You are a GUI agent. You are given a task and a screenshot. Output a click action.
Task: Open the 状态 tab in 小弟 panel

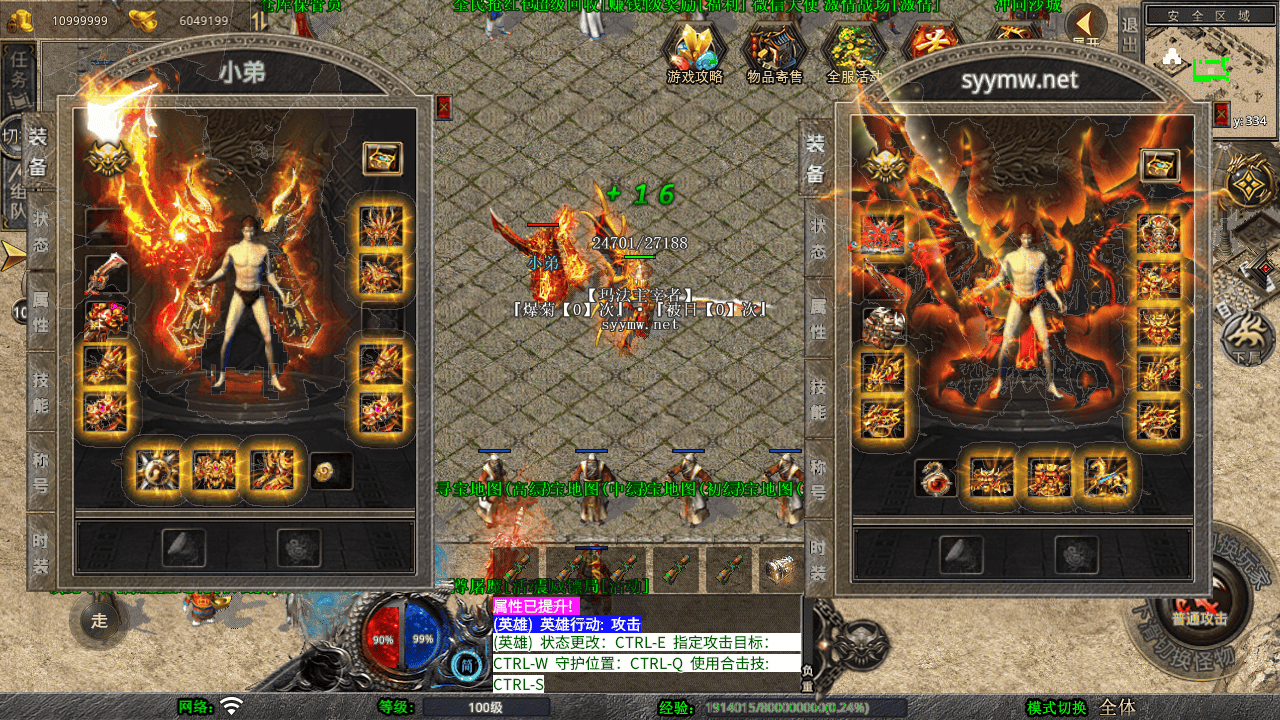(x=40, y=232)
